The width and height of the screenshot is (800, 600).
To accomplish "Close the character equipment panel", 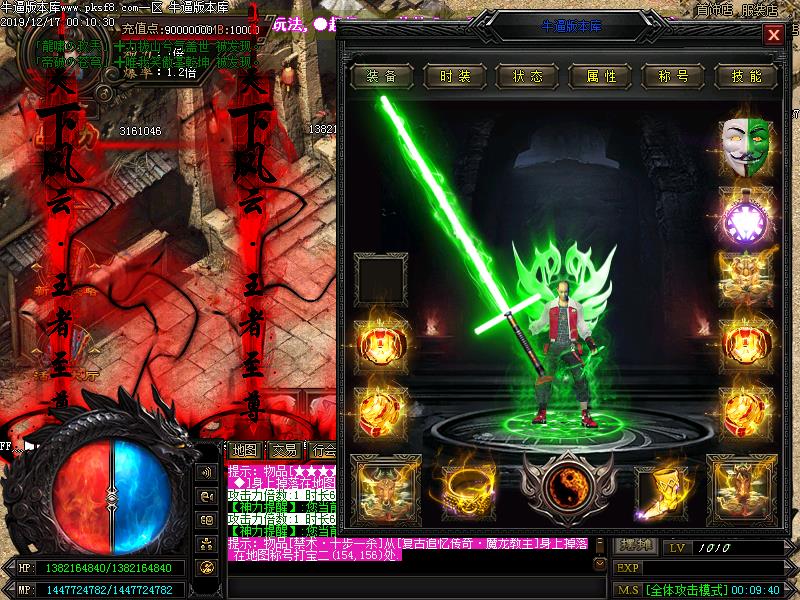I will point(773,35).
